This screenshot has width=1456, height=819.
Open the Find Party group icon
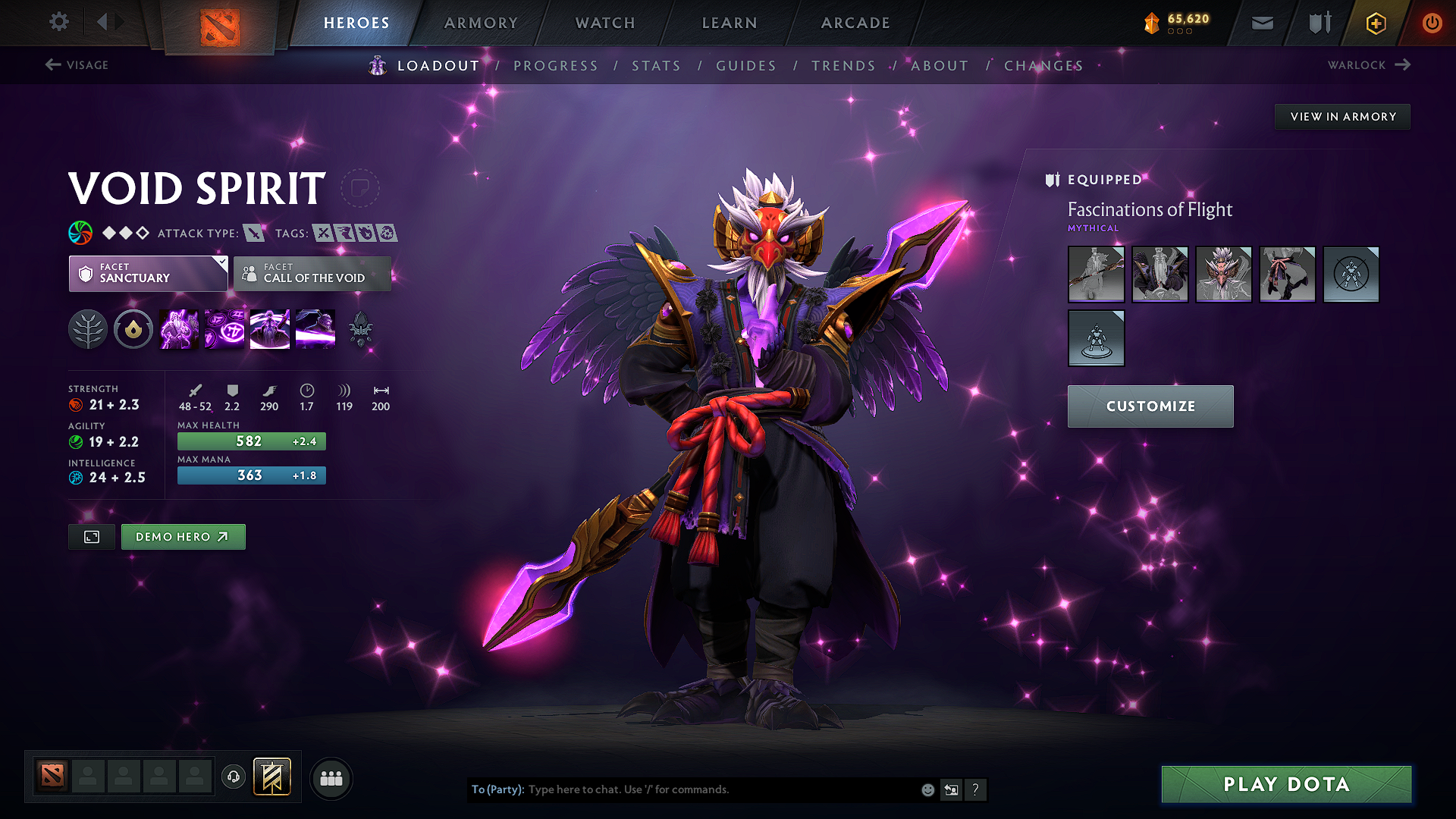coord(331,778)
